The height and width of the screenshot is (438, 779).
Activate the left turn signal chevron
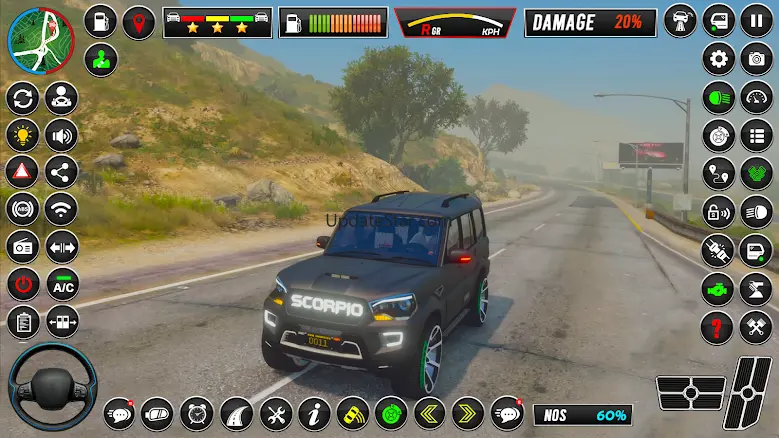coord(429,412)
